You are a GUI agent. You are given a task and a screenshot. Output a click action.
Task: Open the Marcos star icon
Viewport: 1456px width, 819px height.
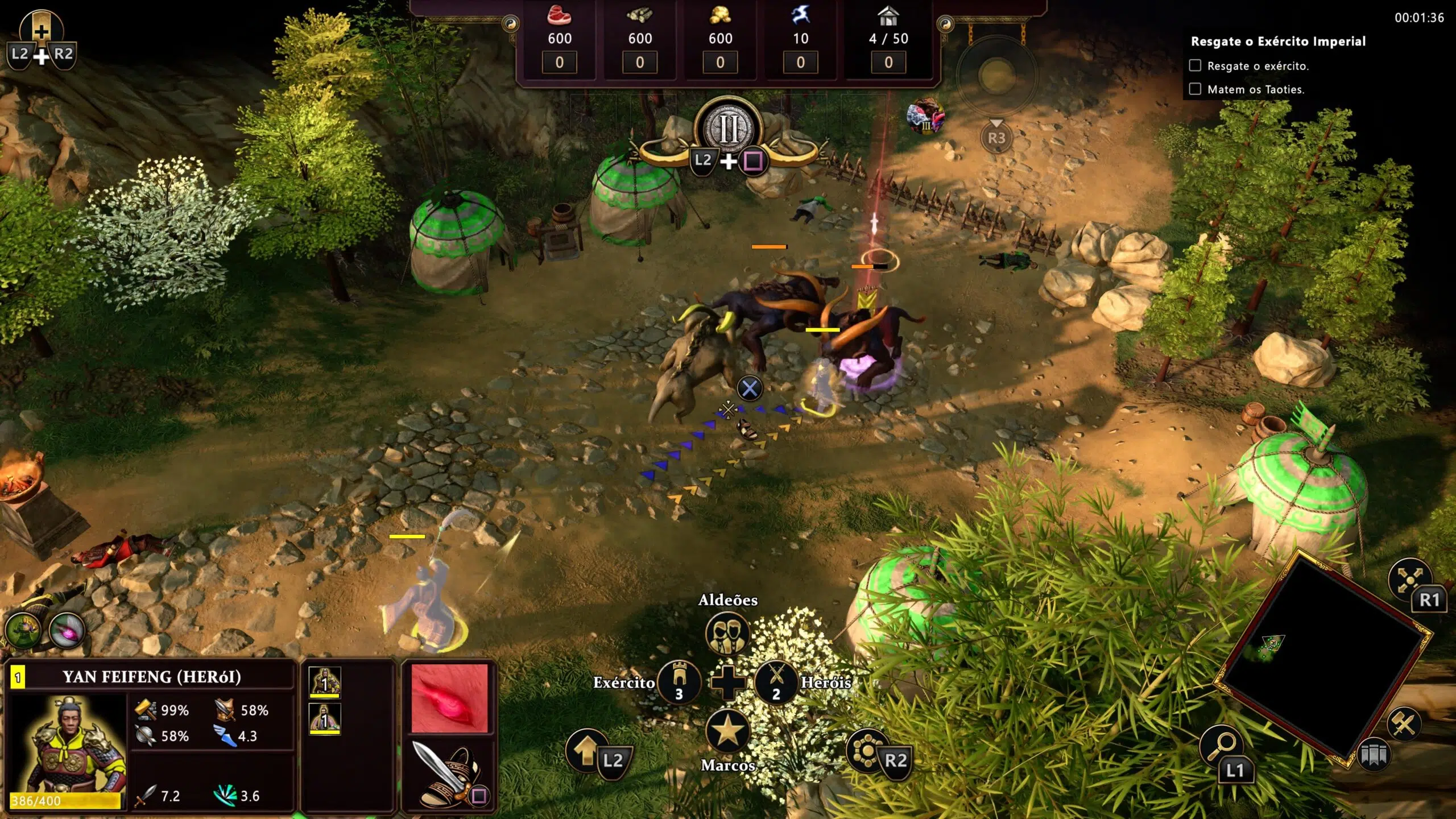(727, 731)
